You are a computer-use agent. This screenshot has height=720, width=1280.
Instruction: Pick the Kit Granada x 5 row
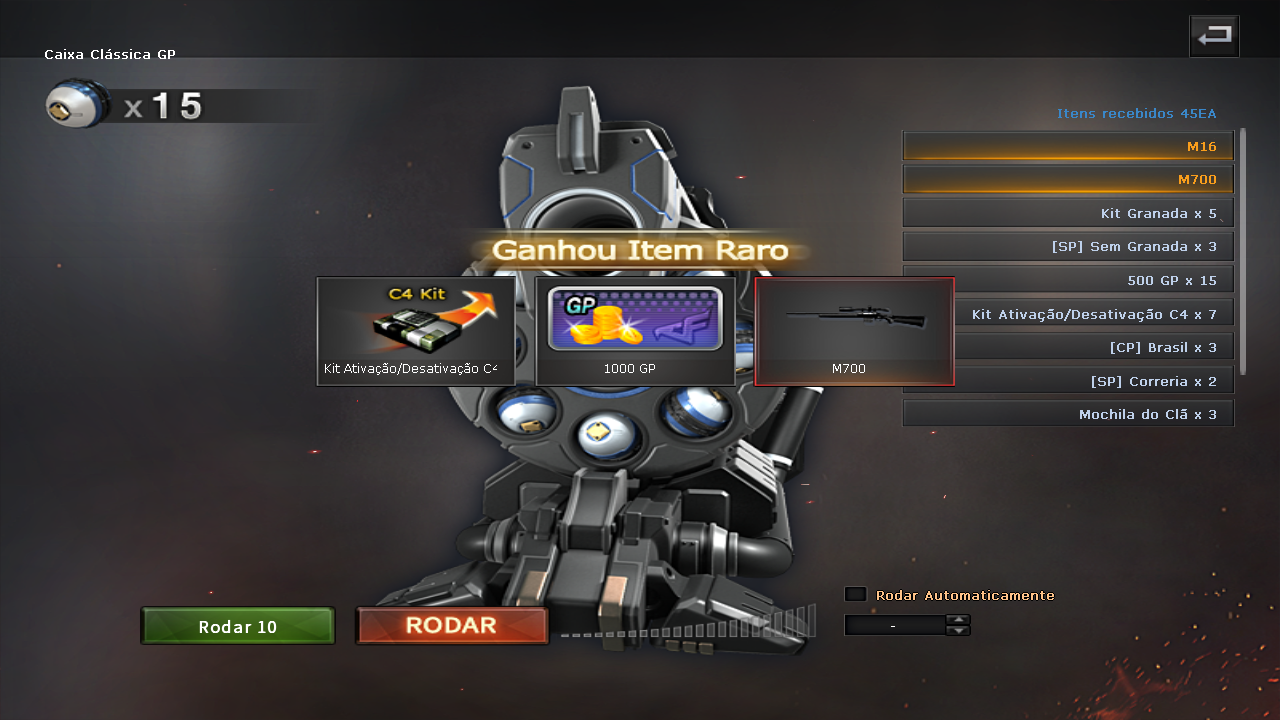click(x=1068, y=214)
